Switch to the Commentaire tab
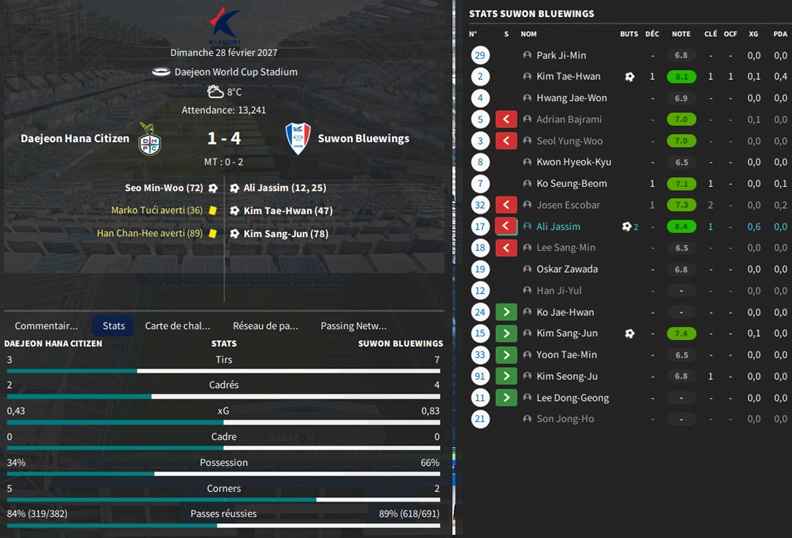Screen dimensions: 792x538 tap(46, 326)
